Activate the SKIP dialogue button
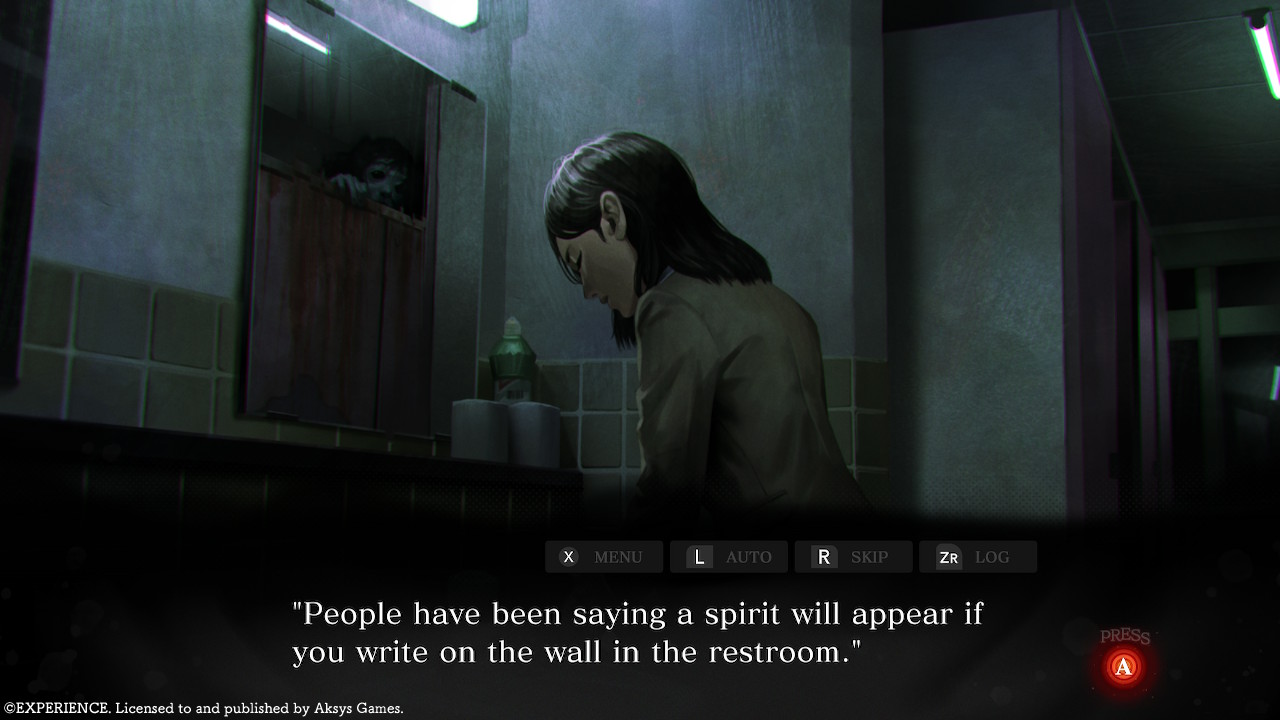1280x720 pixels. tap(853, 557)
